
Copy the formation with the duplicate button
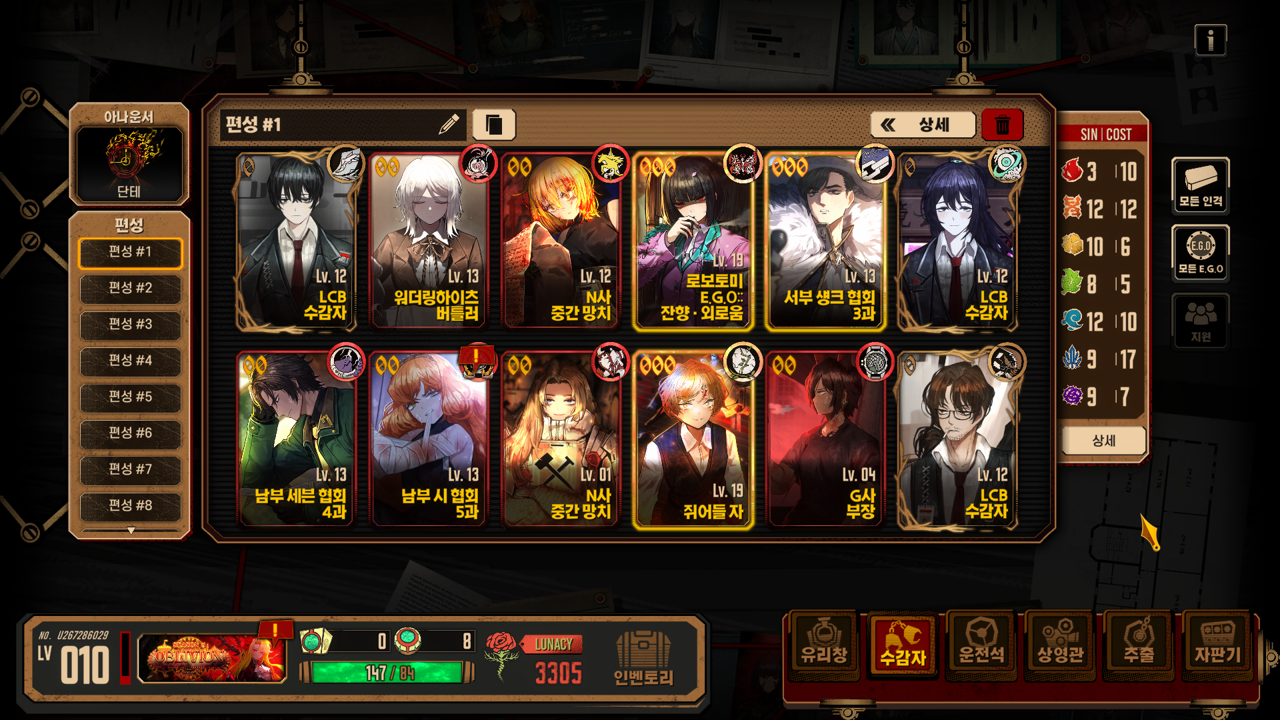493,125
